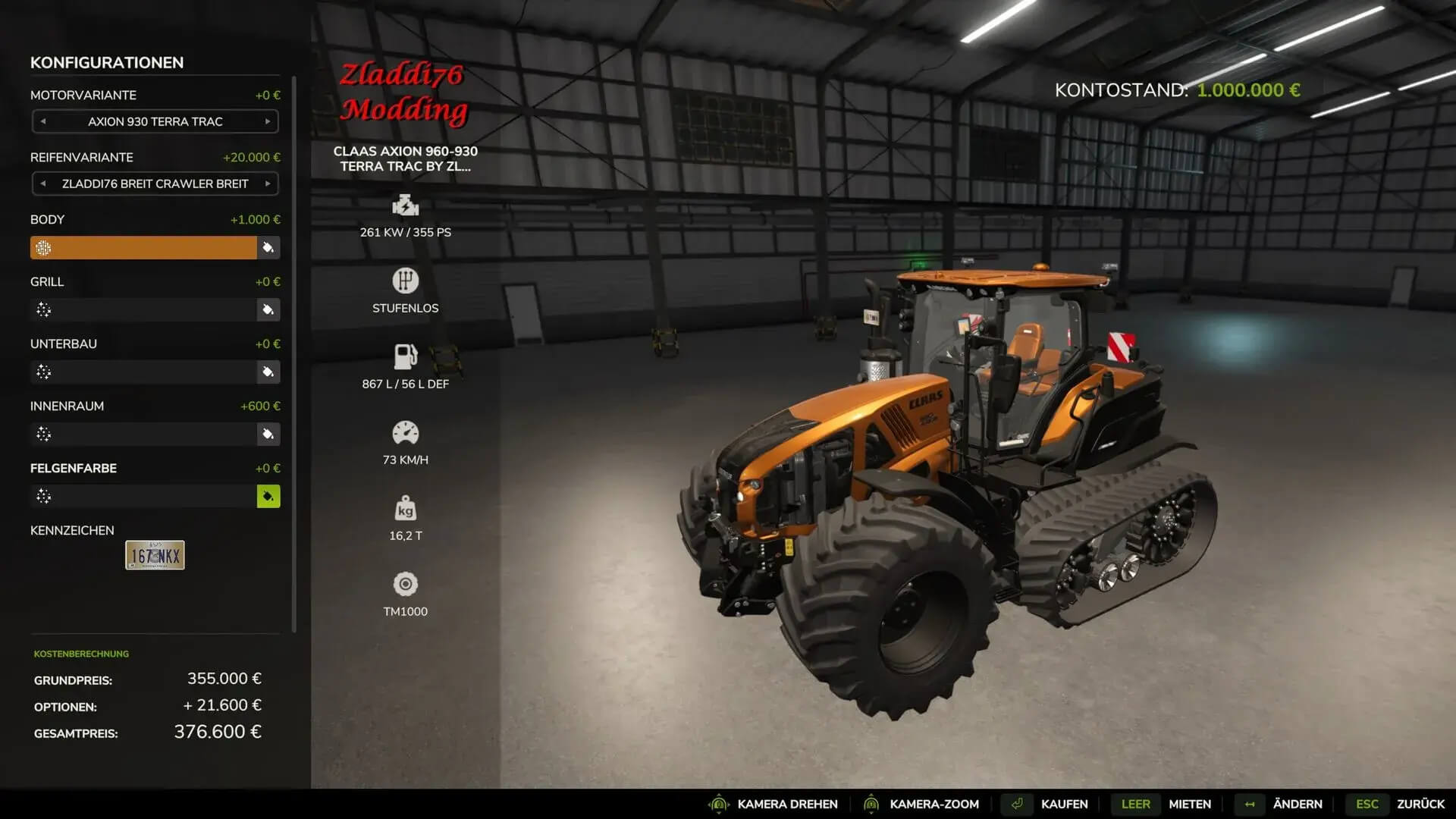The image size is (1456, 819).
Task: Select the Innenraum color bar
Action: click(143, 434)
